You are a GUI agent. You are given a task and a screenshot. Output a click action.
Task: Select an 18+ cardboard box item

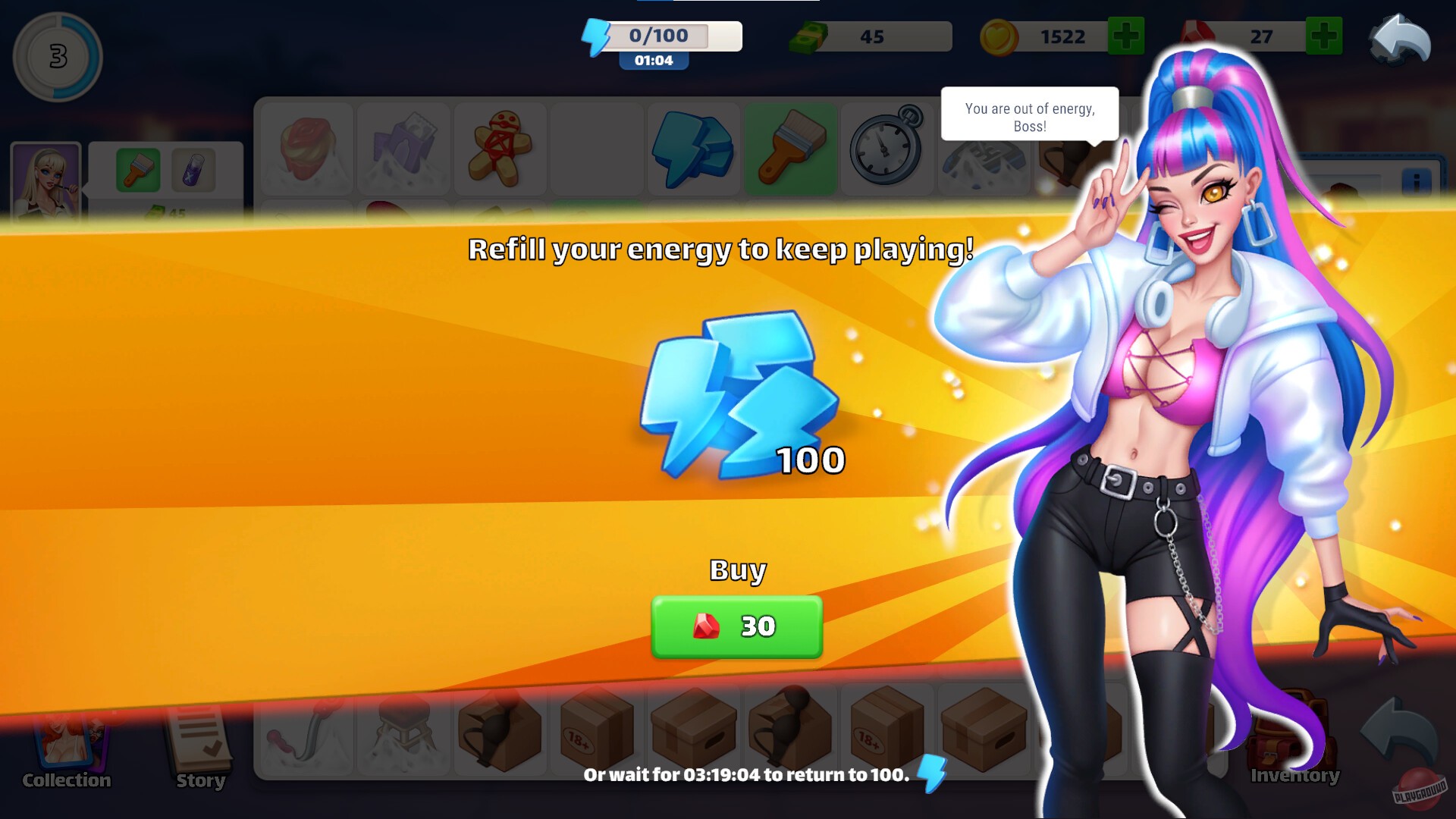[x=597, y=728]
